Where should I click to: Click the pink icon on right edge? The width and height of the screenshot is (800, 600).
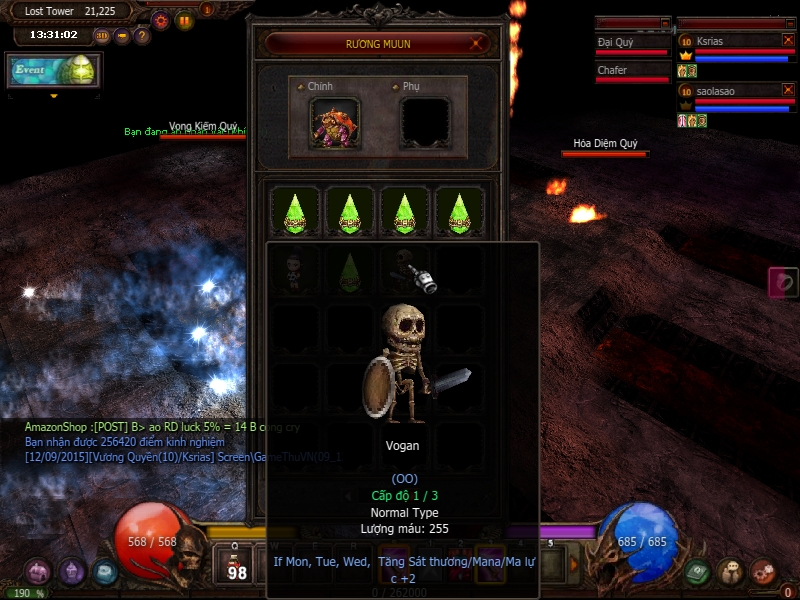[783, 282]
